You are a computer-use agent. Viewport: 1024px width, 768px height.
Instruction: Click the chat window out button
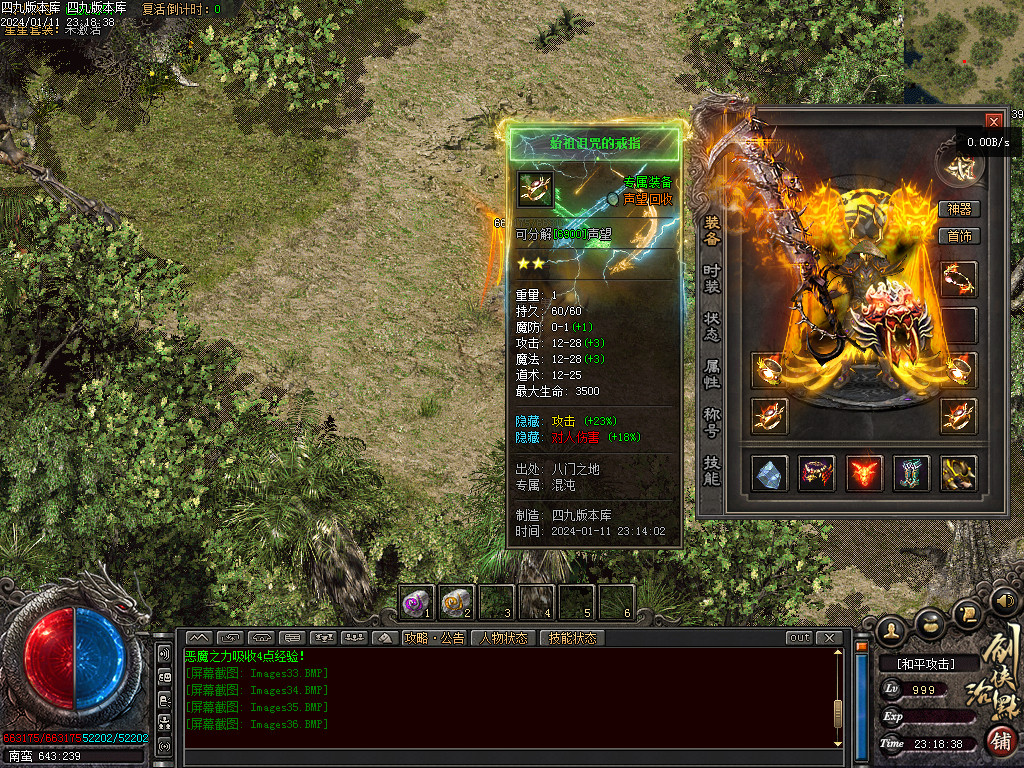(799, 638)
